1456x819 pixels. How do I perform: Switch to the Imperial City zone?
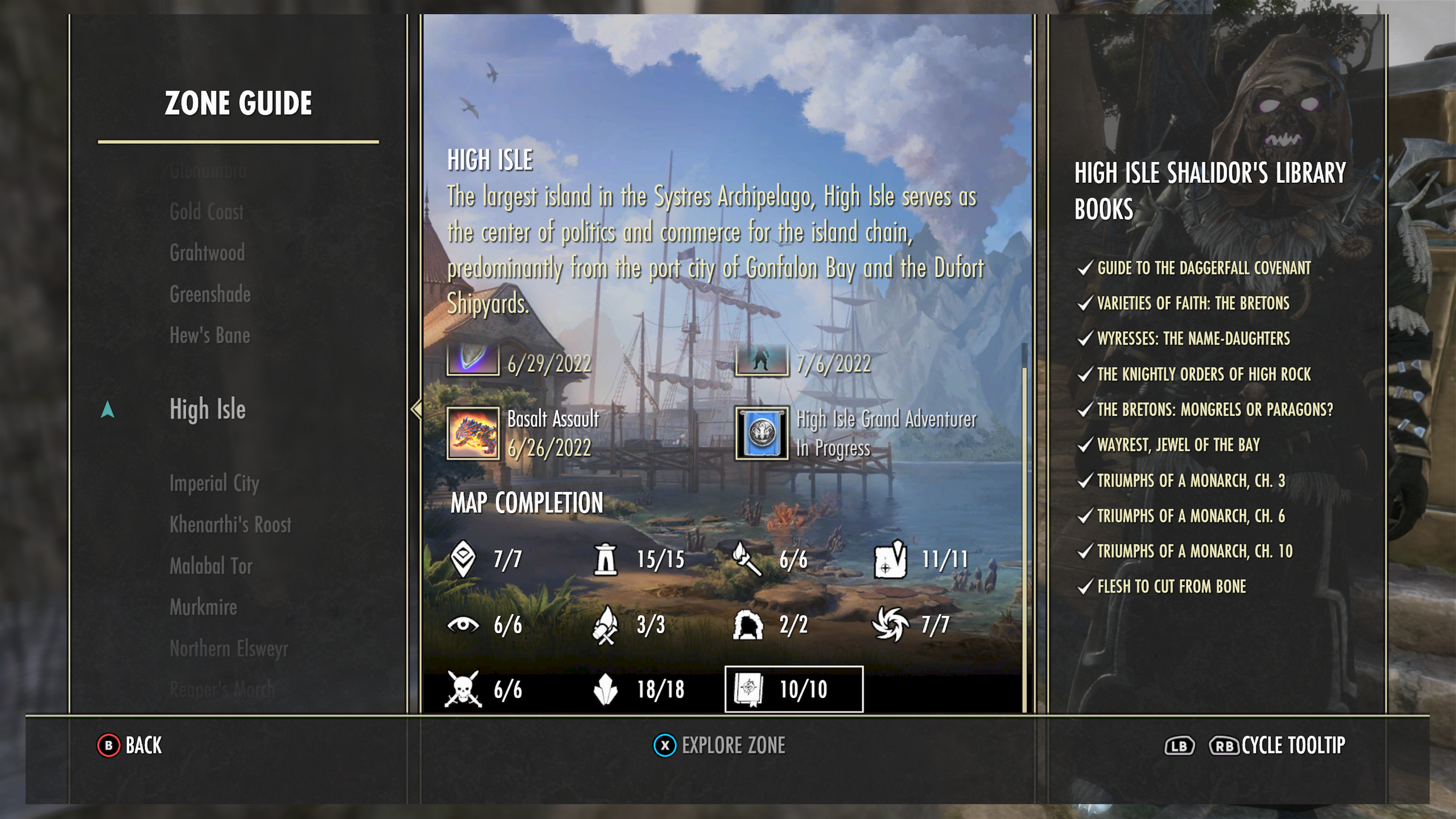[214, 484]
